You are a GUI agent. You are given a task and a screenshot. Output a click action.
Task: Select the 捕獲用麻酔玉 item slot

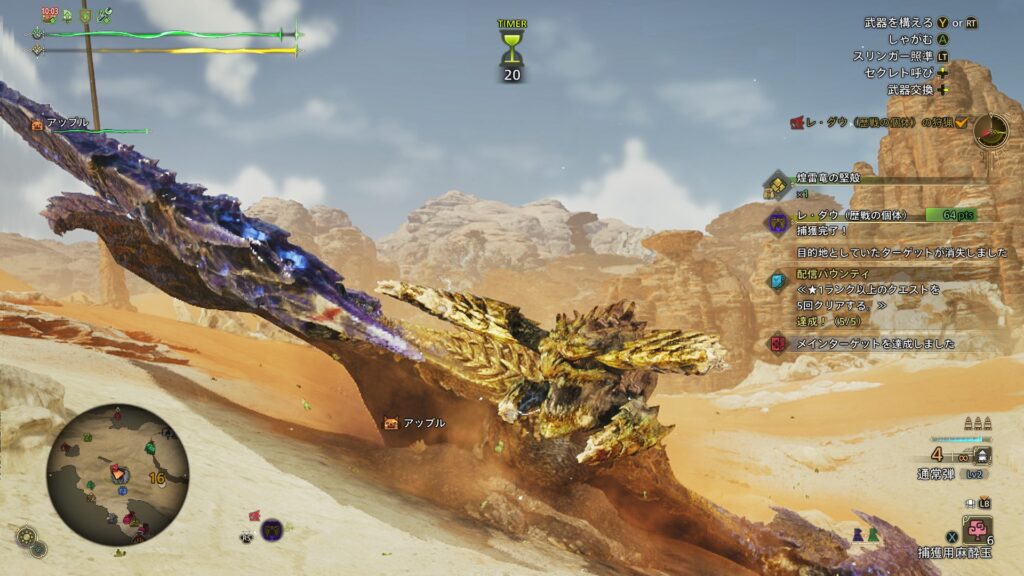[977, 530]
